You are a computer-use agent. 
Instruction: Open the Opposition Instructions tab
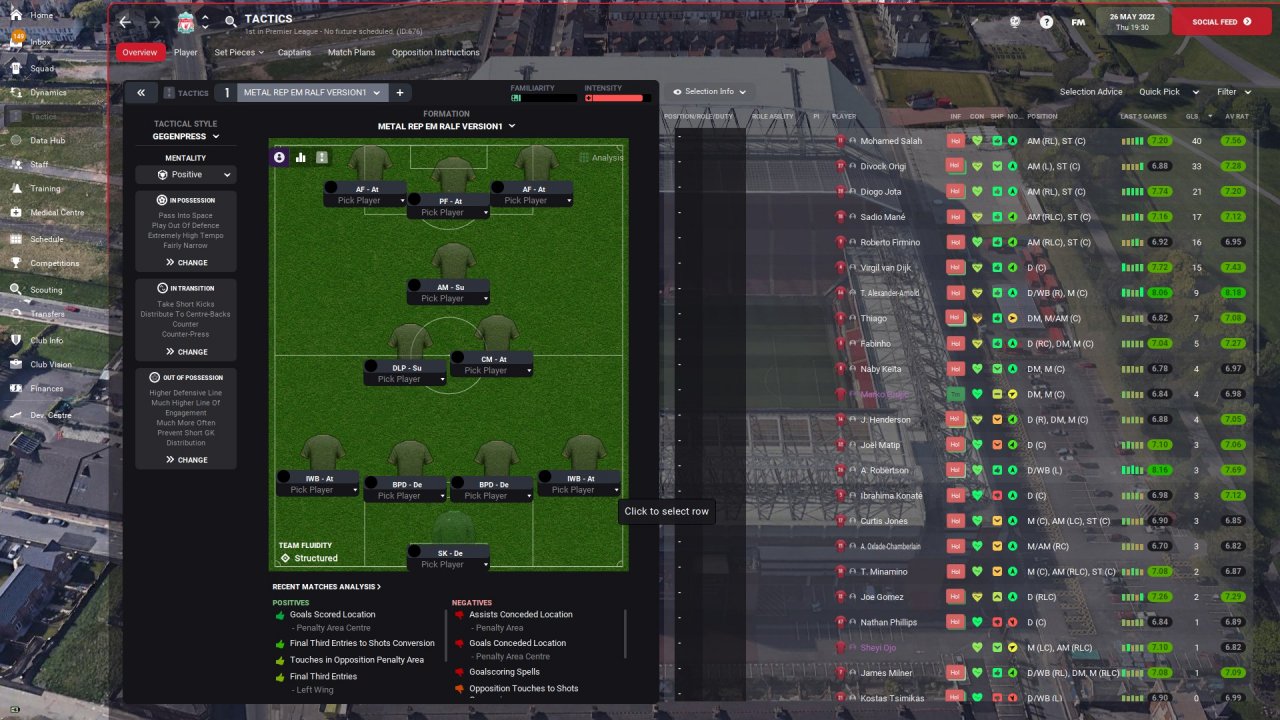click(435, 52)
